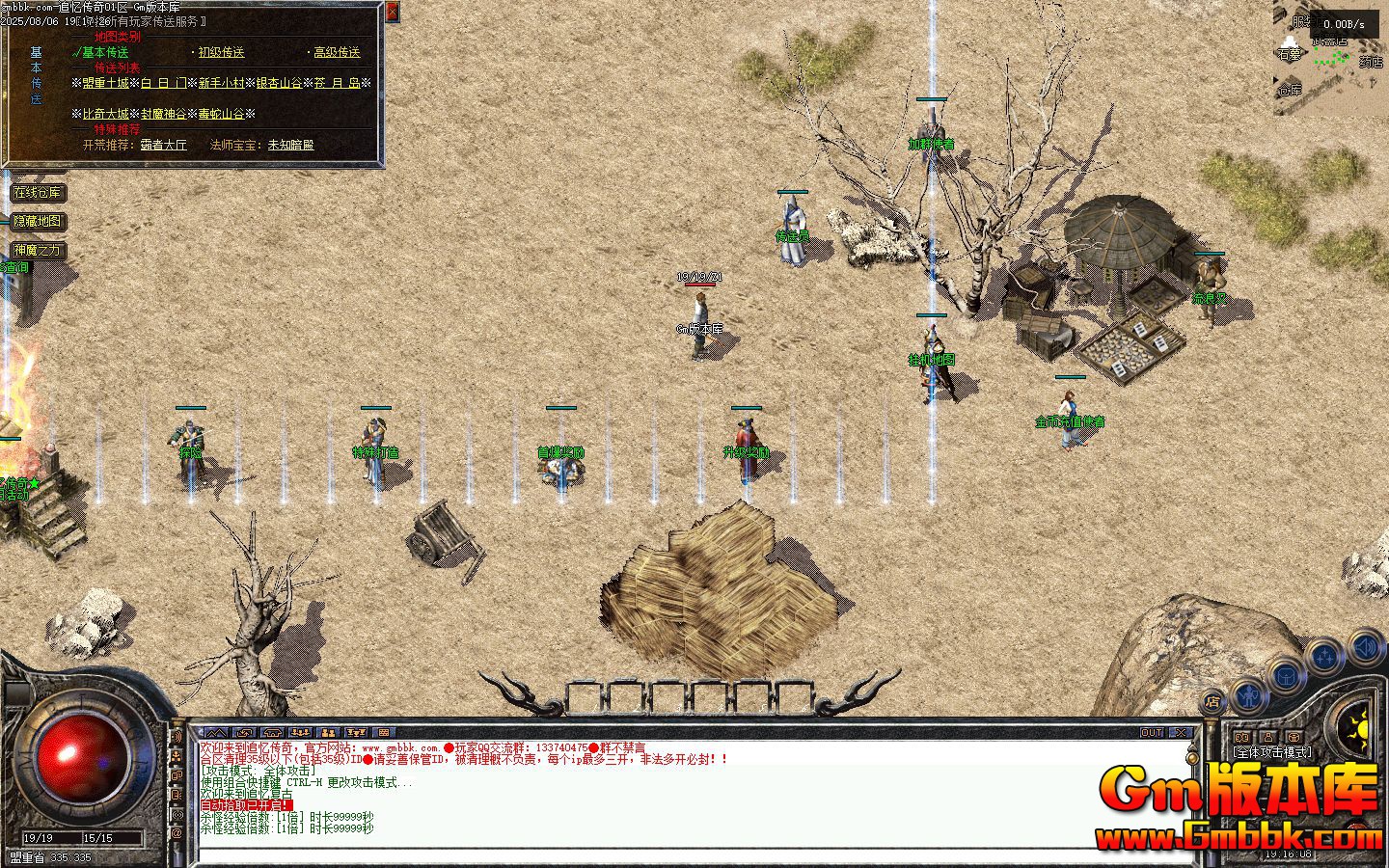
Task: Close the teleport service panel
Action: click(x=392, y=13)
